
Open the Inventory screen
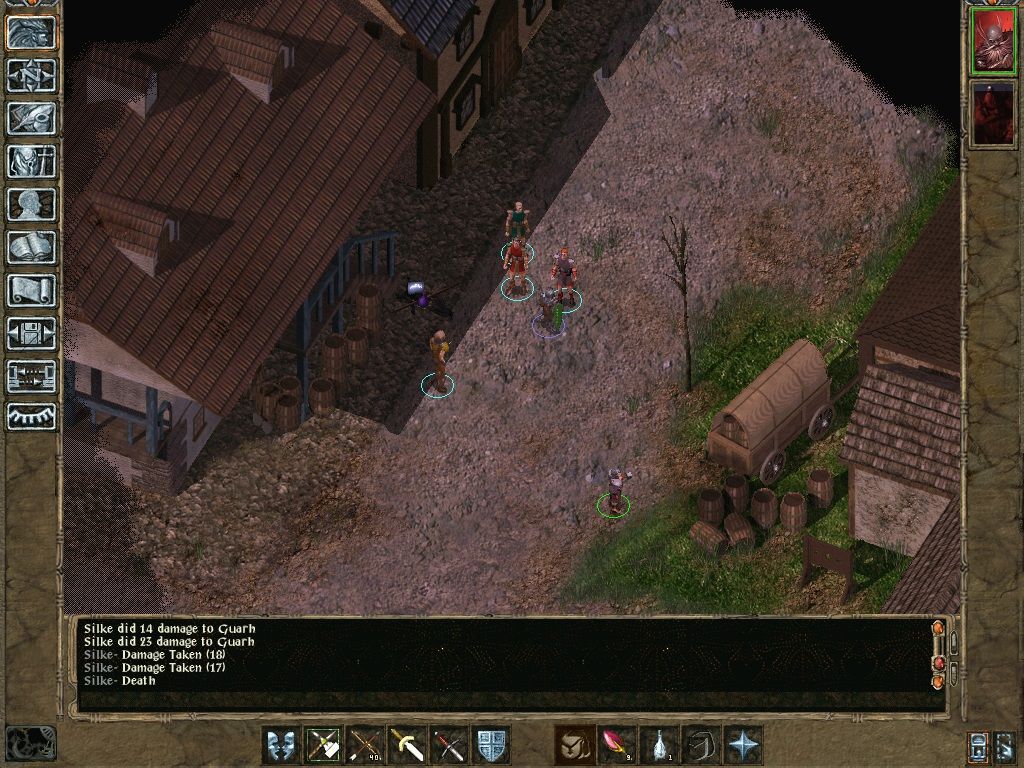(x=31, y=161)
